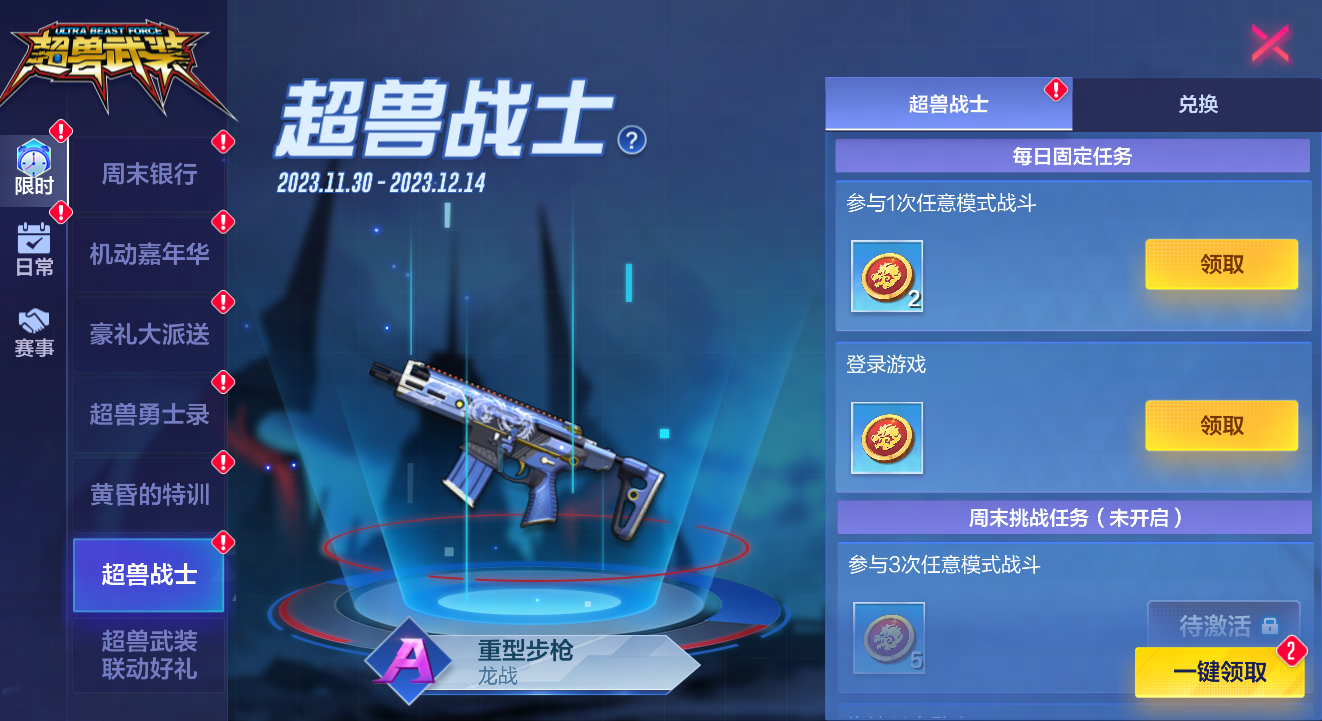Click the coin icon under 登录游戏 task
This screenshot has width=1322, height=721.
pyautogui.click(x=886, y=438)
